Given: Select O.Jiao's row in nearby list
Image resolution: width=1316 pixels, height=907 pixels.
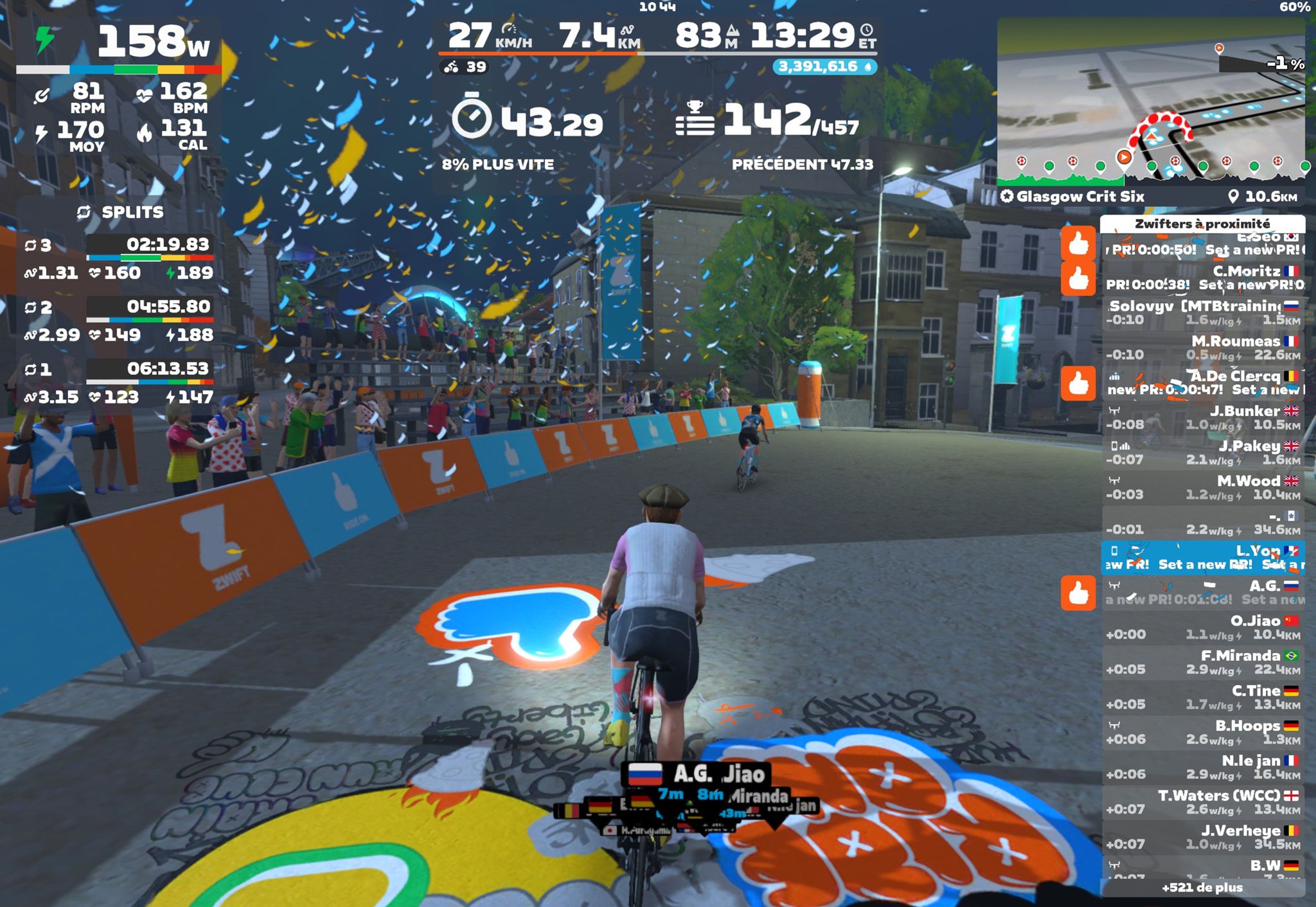Looking at the screenshot, I should pyautogui.click(x=1202, y=627).
